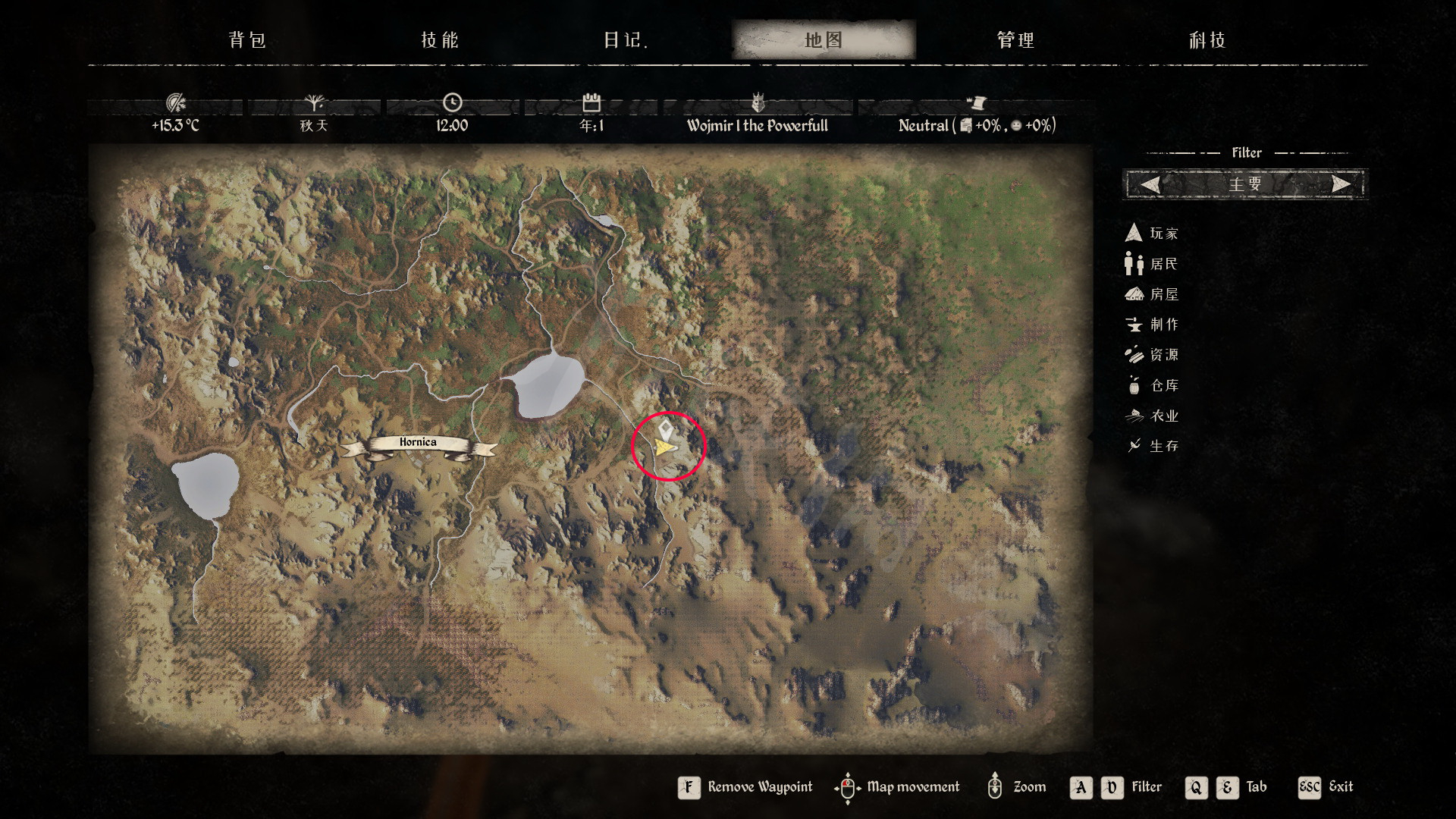
Task: Toggle the 生存 legend entry
Action: pos(1152,446)
